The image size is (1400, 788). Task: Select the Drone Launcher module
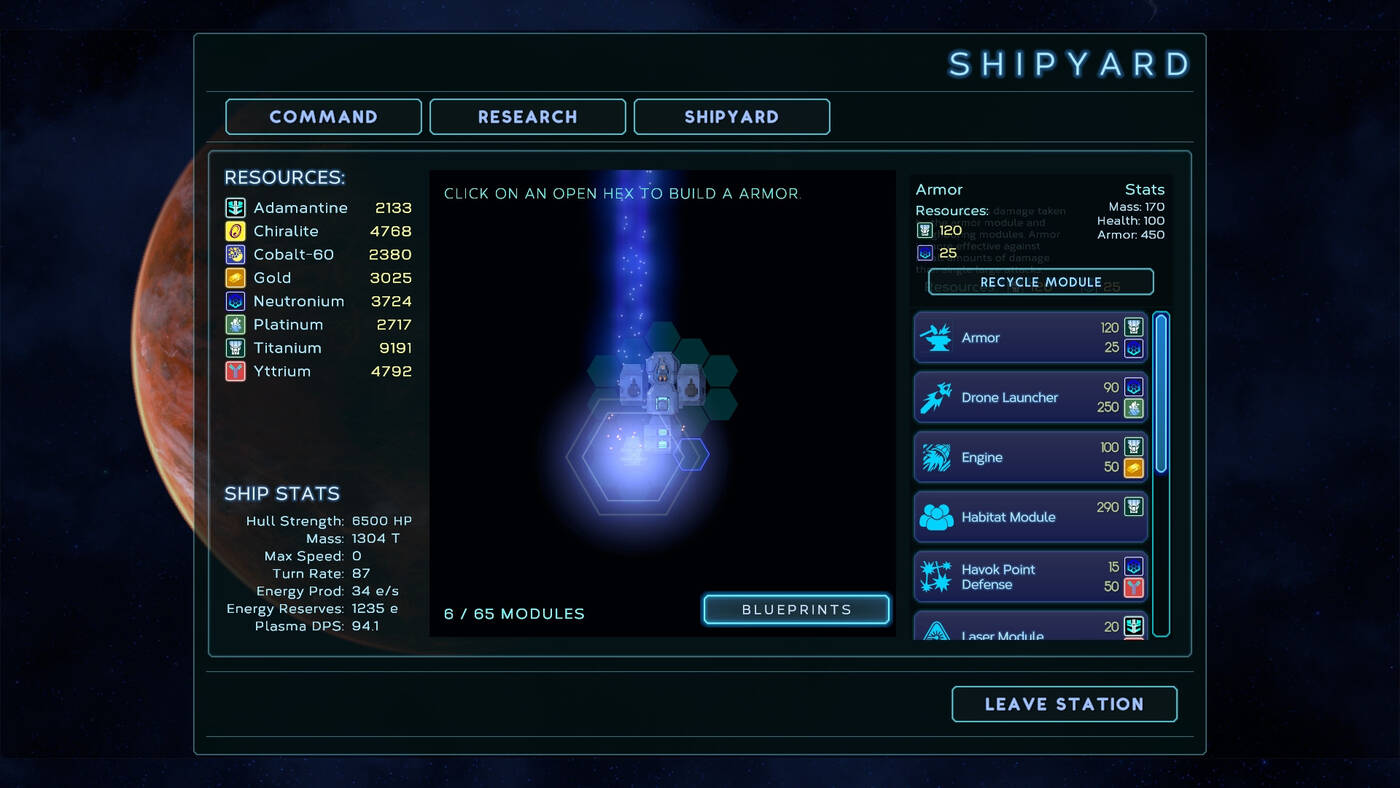[1030, 398]
